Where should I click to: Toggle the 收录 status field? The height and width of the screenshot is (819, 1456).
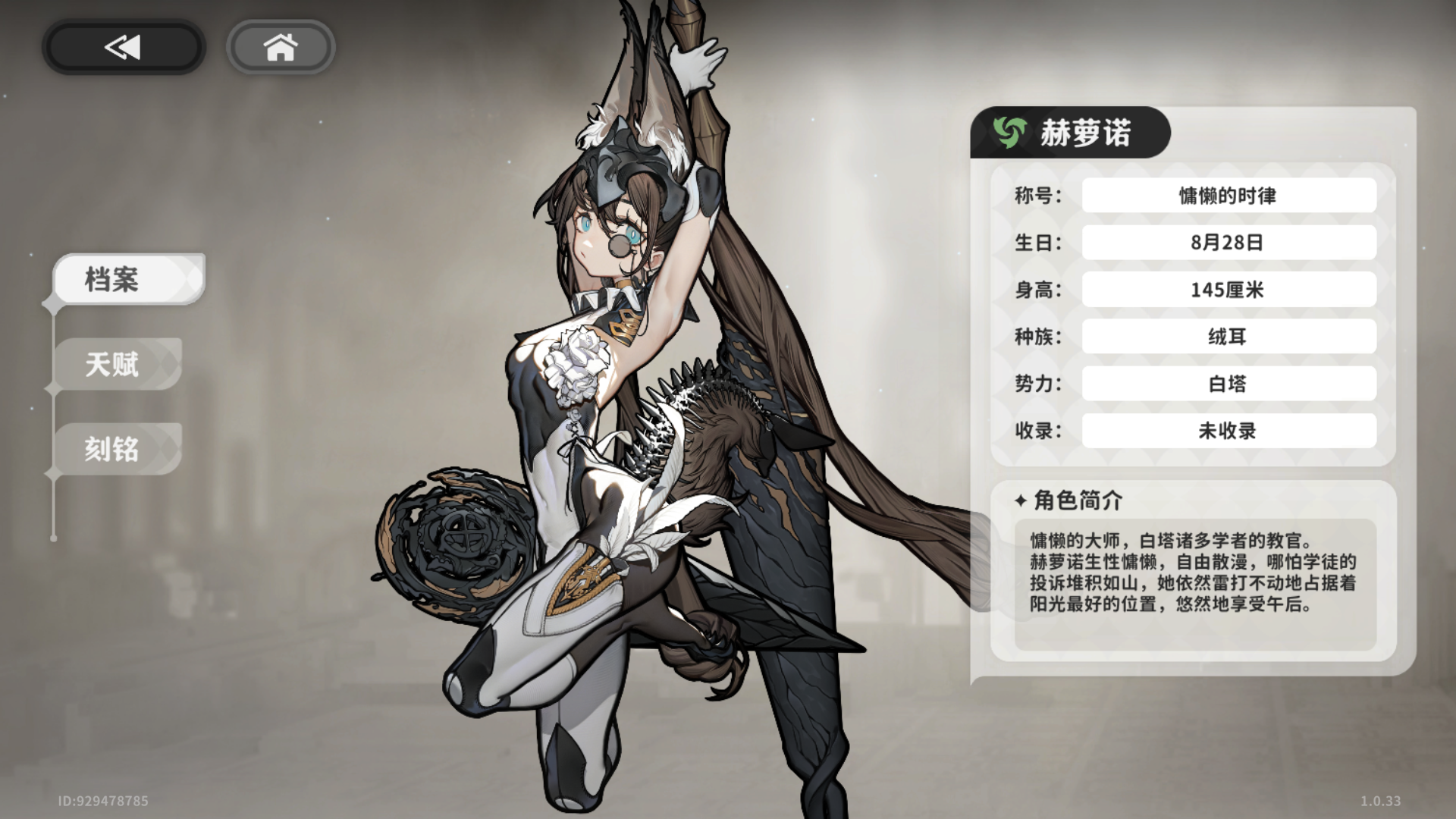[1228, 431]
